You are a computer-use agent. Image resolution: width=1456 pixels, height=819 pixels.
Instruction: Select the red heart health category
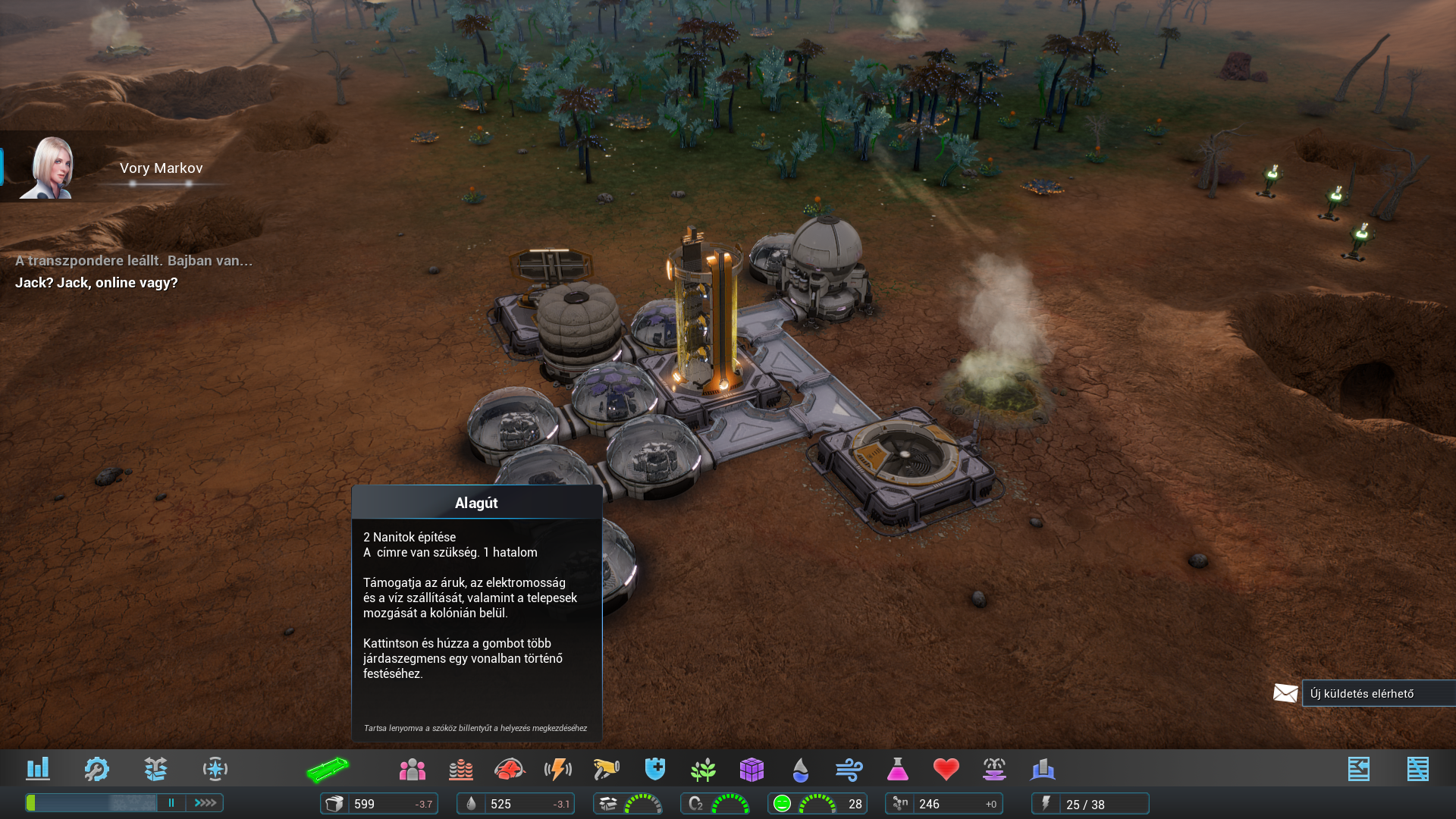pyautogui.click(x=946, y=770)
